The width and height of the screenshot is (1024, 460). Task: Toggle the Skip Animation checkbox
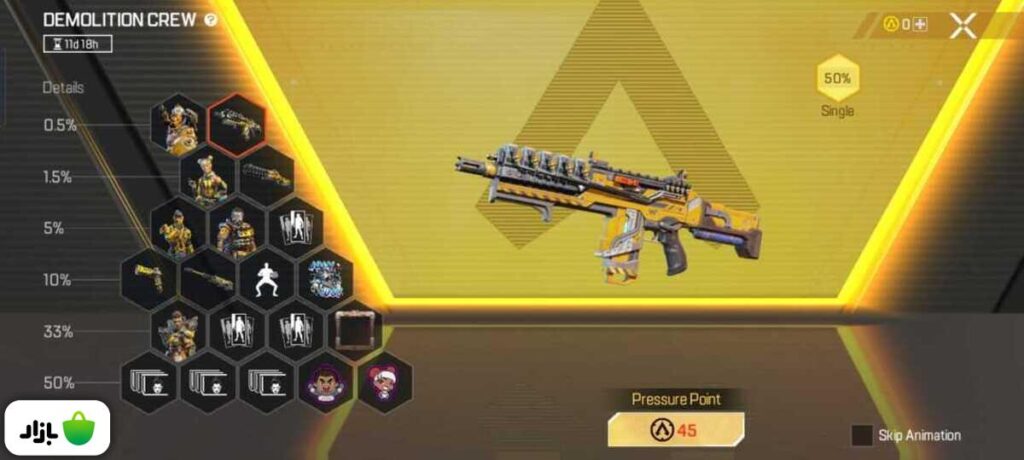pyautogui.click(x=862, y=435)
